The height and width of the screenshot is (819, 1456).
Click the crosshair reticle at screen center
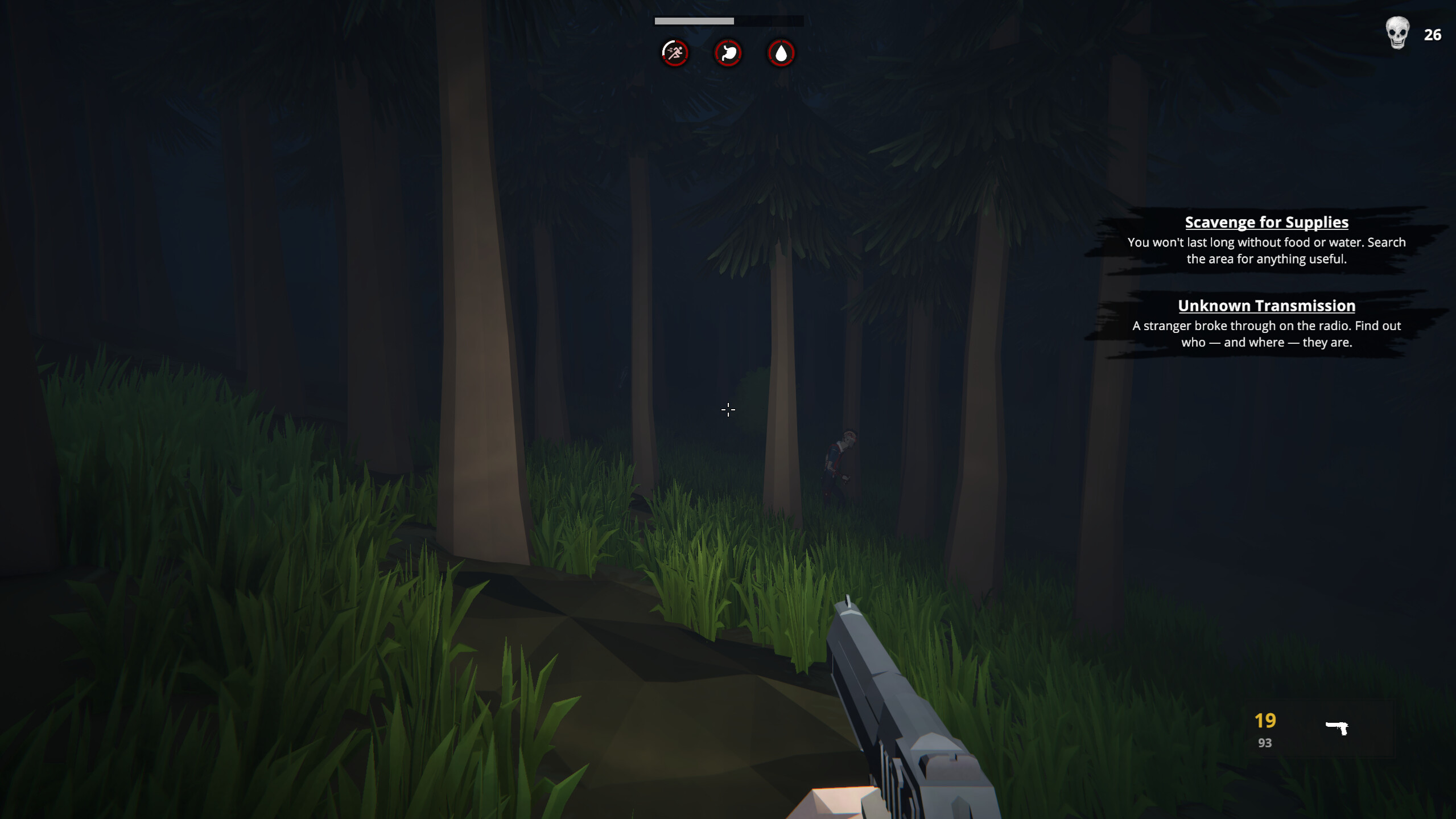(x=728, y=409)
